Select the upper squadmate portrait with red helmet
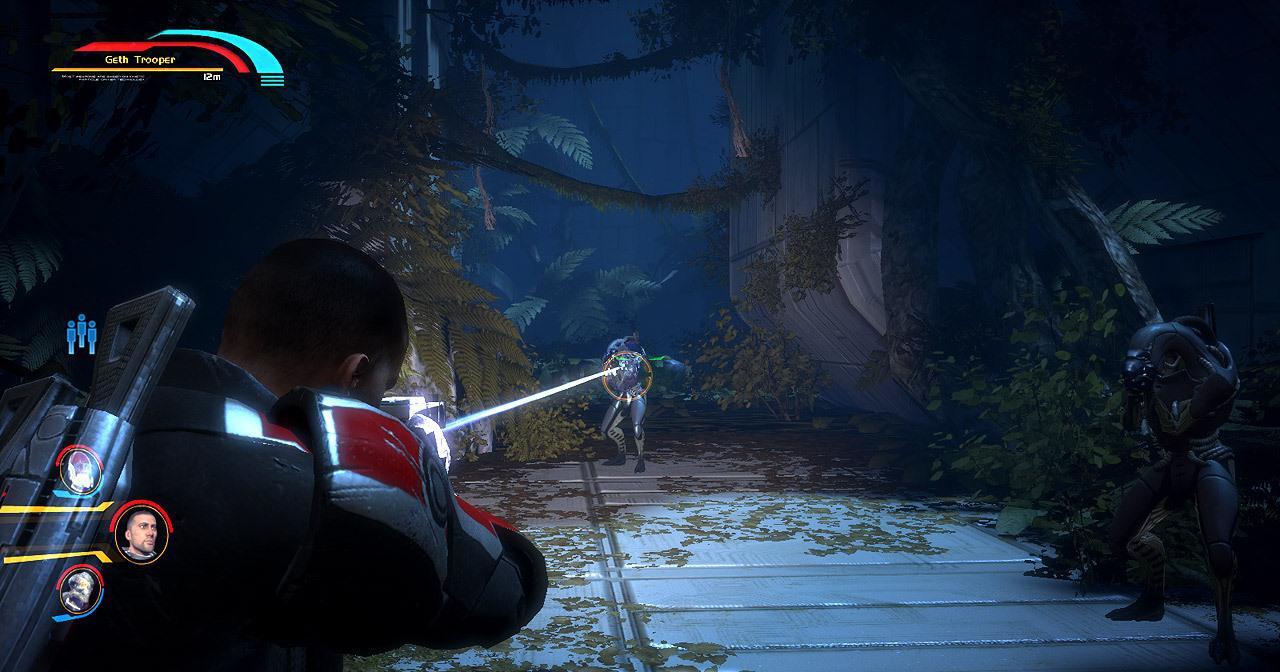 [x=80, y=468]
